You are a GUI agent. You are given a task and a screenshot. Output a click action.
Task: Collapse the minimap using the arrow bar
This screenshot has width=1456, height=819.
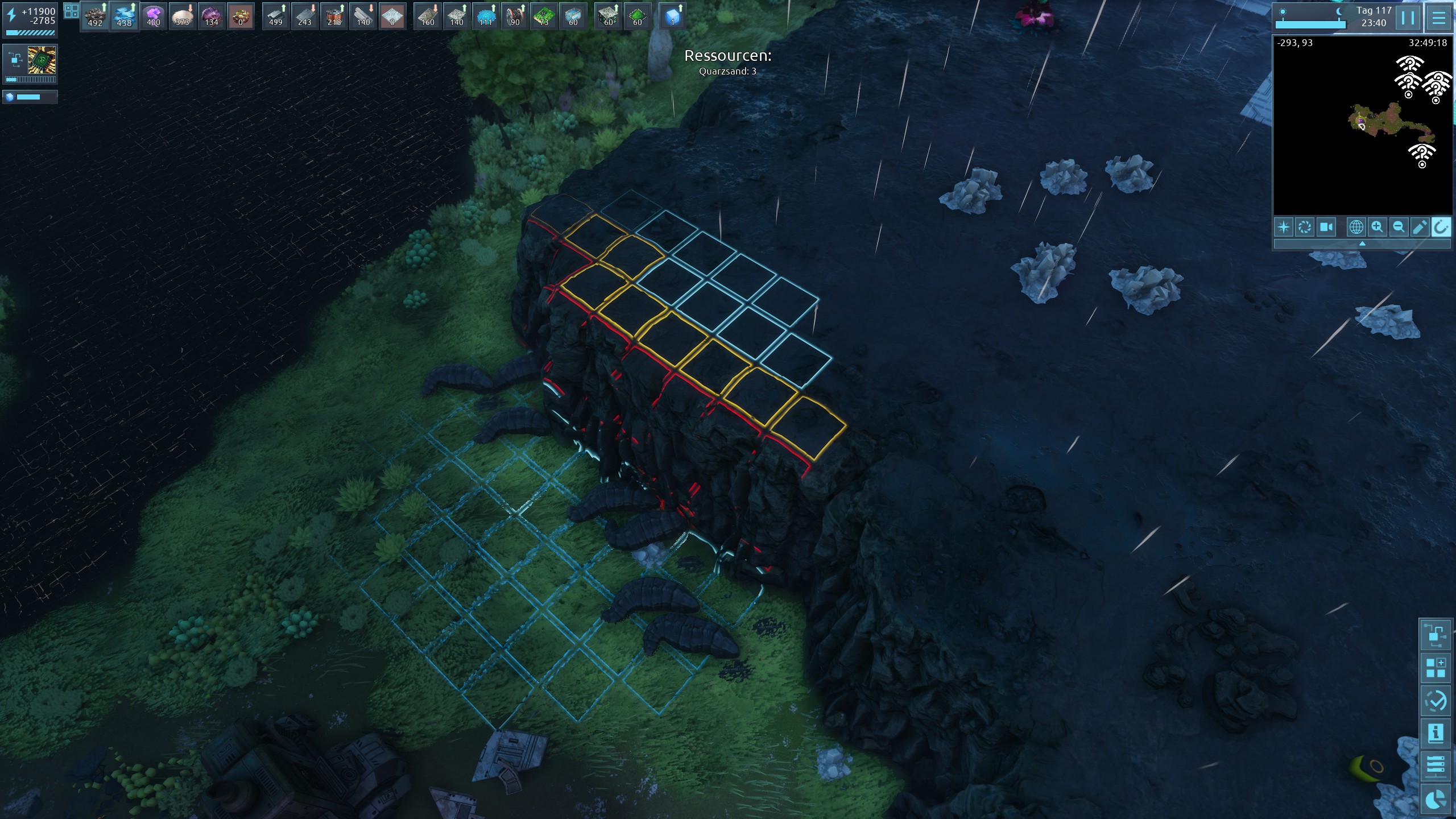(1362, 244)
